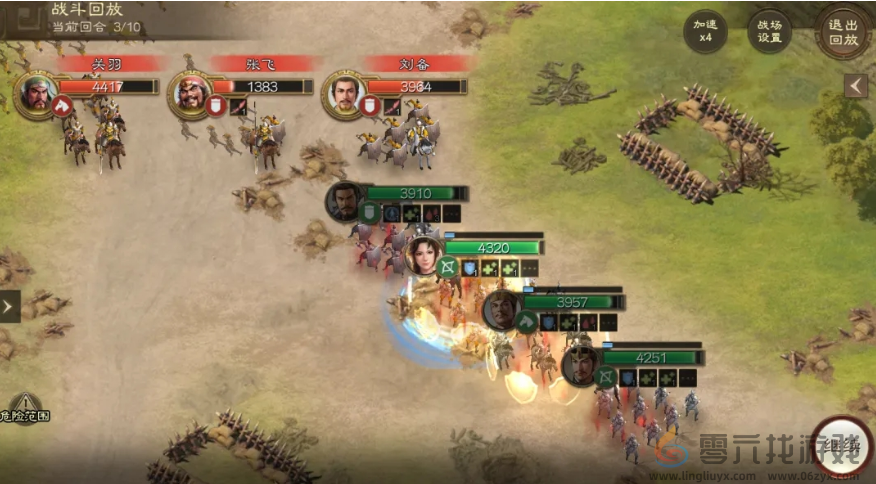
Task: Toggle the 加速 x4 speed-up button
Action: [705, 31]
